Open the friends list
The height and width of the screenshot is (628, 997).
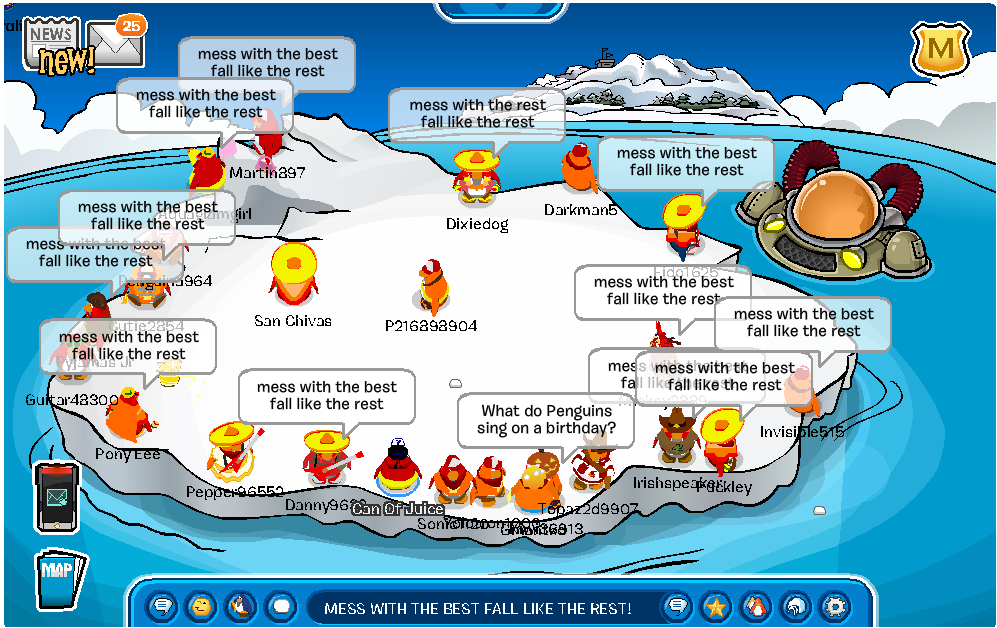click(755, 606)
